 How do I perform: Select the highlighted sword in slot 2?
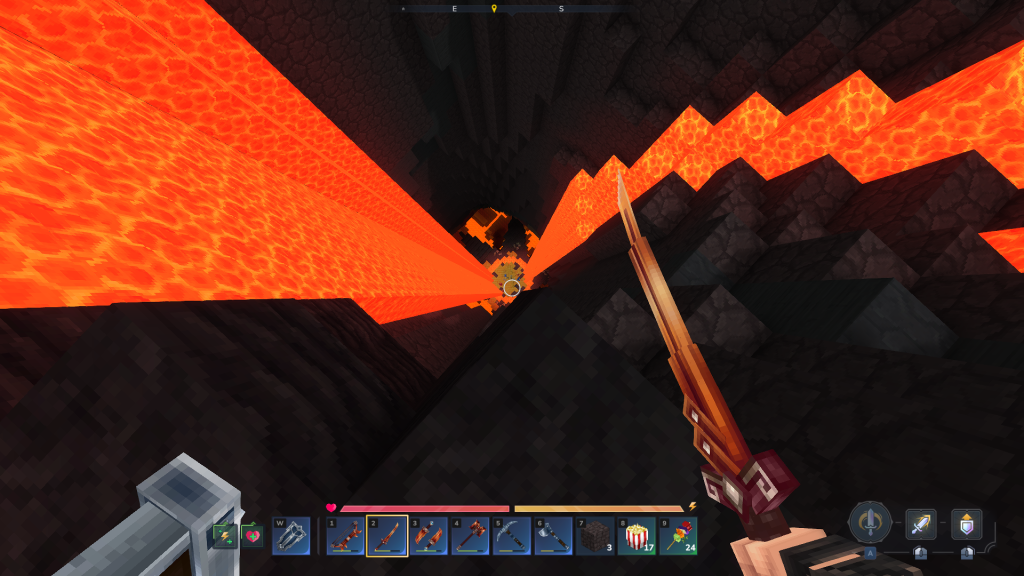pyautogui.click(x=387, y=536)
